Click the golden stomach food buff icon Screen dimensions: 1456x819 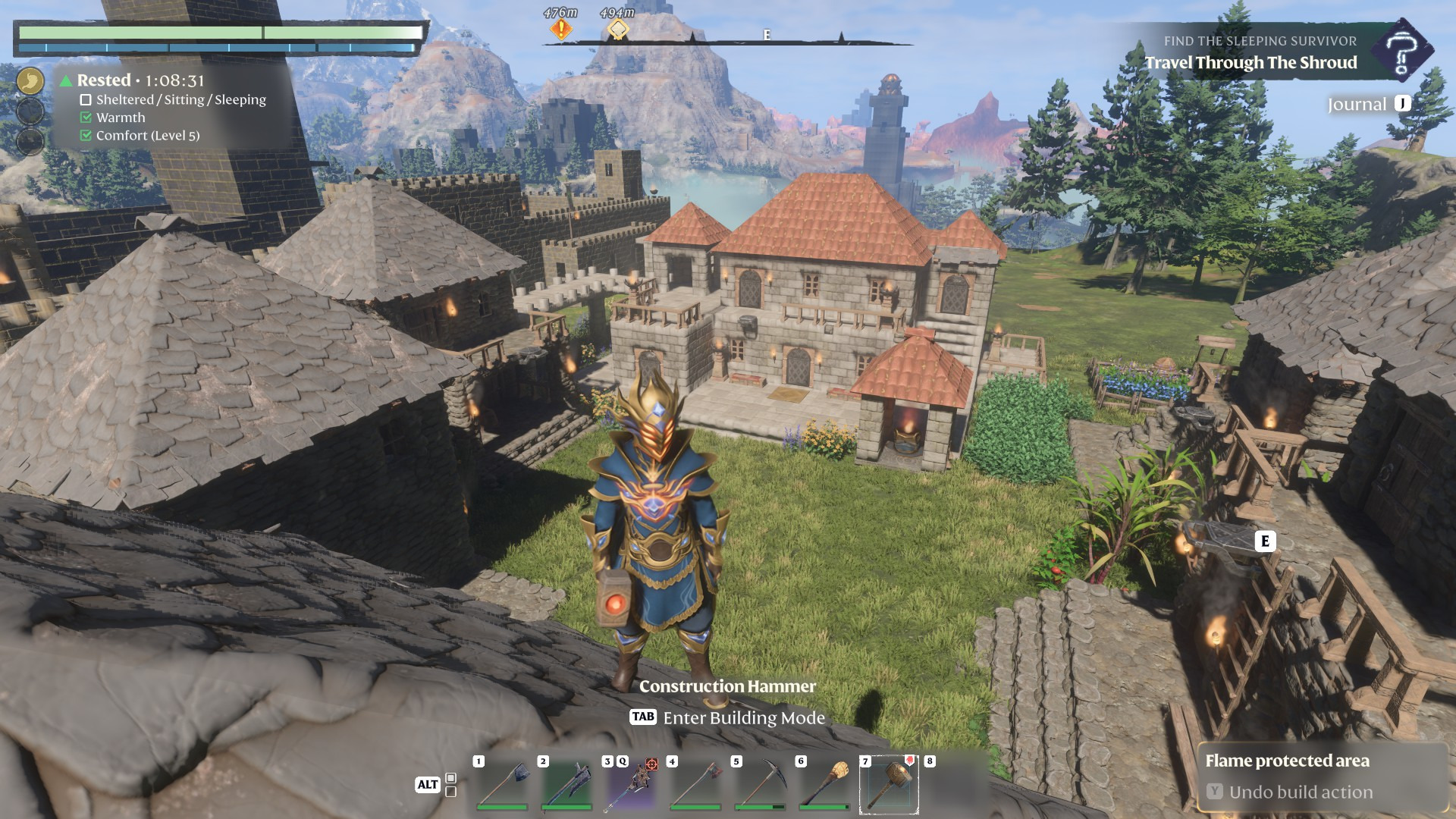30,80
